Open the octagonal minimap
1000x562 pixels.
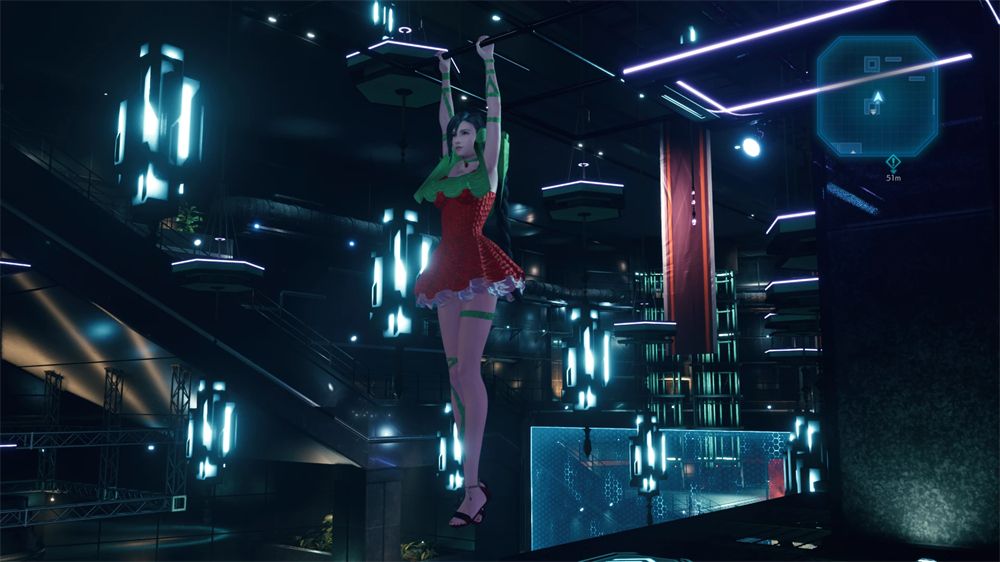pos(877,96)
